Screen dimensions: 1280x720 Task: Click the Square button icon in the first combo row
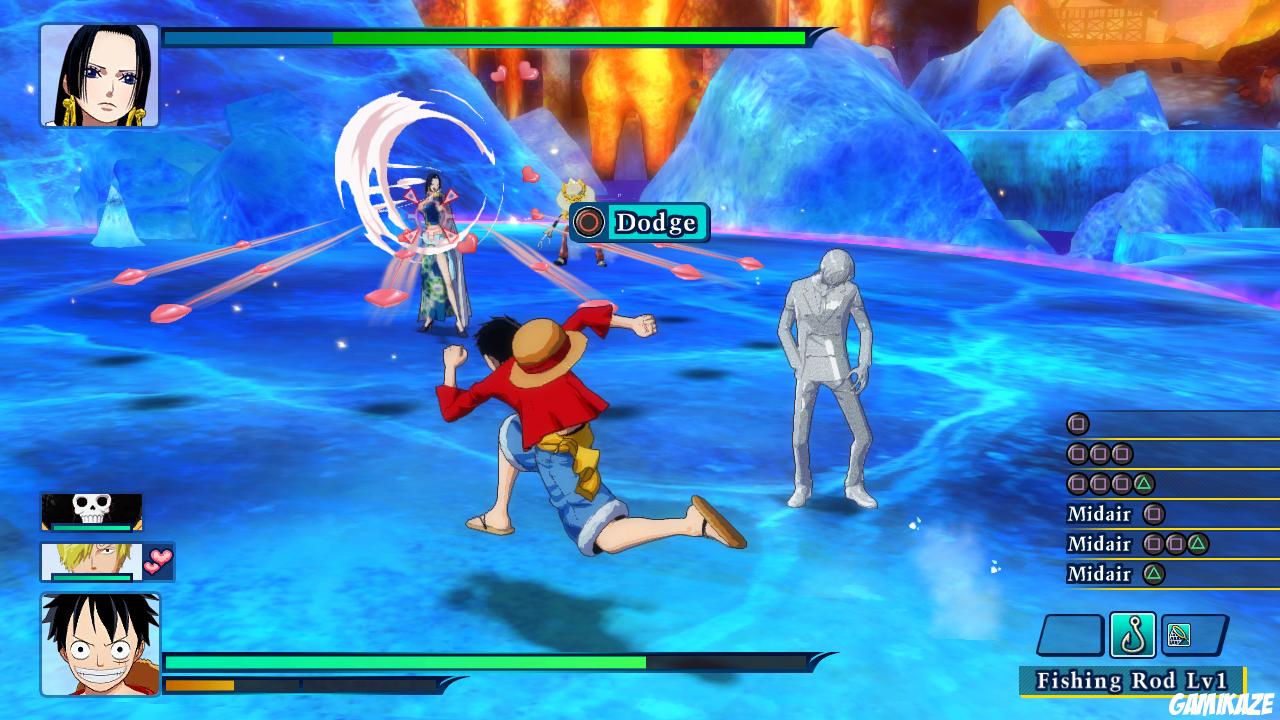pyautogui.click(x=1075, y=421)
